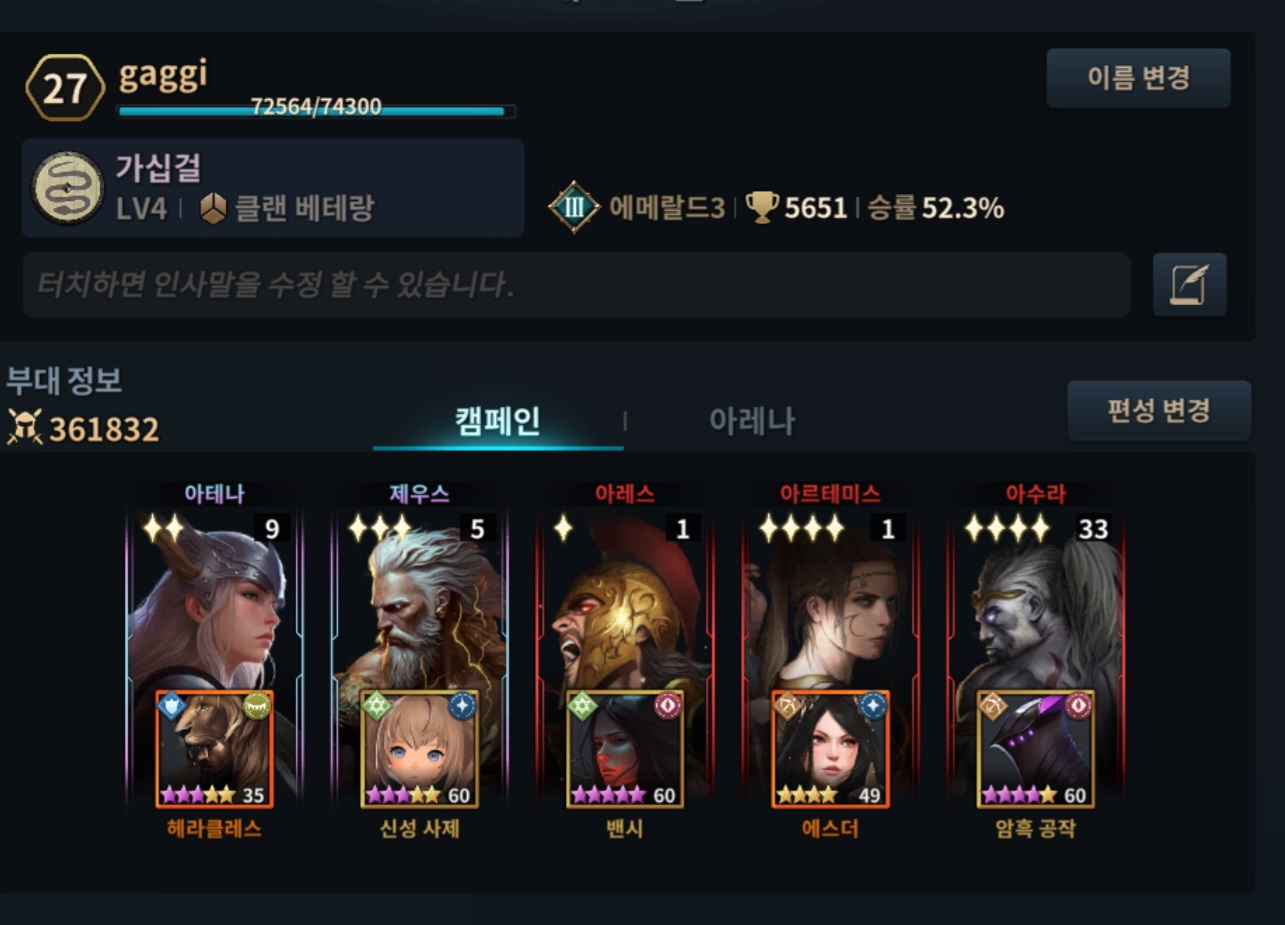The image size is (1285, 925).
Task: Choose the 밴시 hero portrait
Action: click(x=625, y=749)
